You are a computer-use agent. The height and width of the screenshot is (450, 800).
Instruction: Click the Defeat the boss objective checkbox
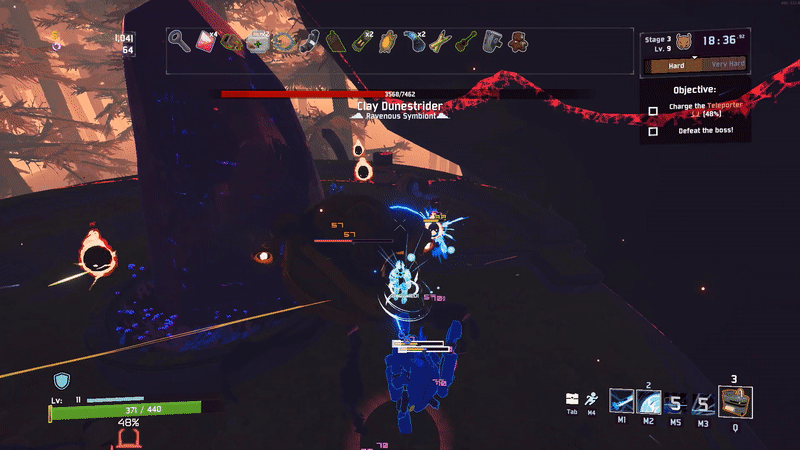(653, 131)
